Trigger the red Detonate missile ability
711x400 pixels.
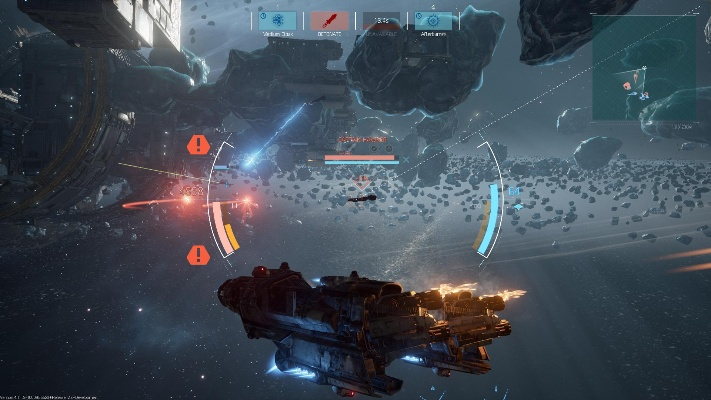[329, 20]
